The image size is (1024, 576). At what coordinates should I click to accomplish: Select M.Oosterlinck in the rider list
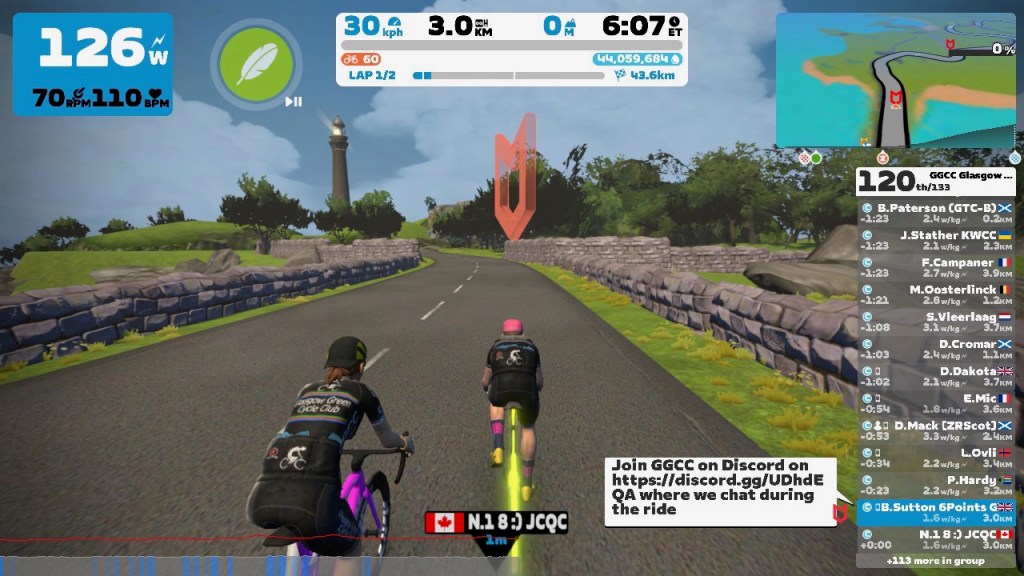click(x=937, y=294)
